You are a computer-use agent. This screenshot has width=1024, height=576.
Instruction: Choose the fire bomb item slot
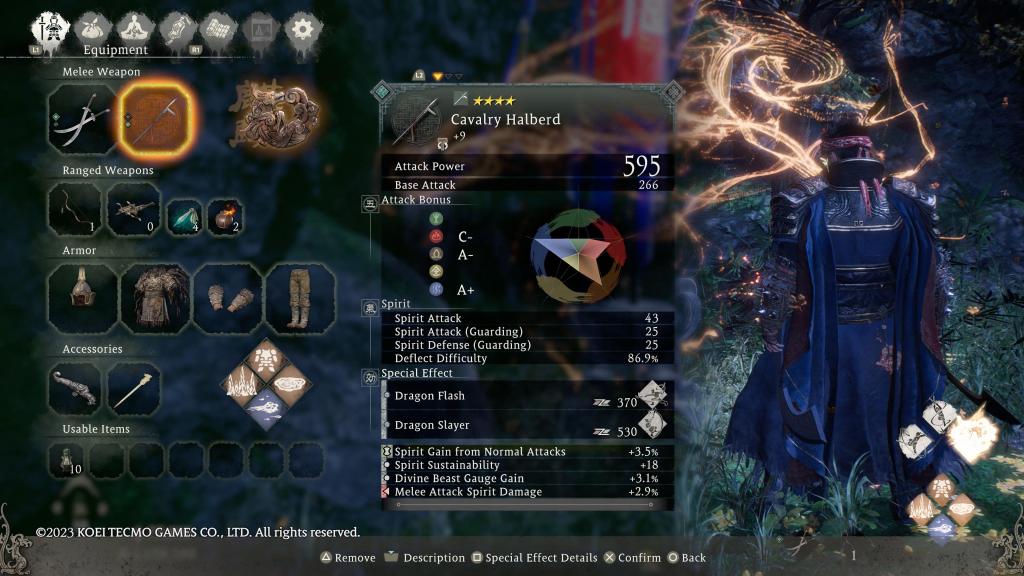[225, 214]
